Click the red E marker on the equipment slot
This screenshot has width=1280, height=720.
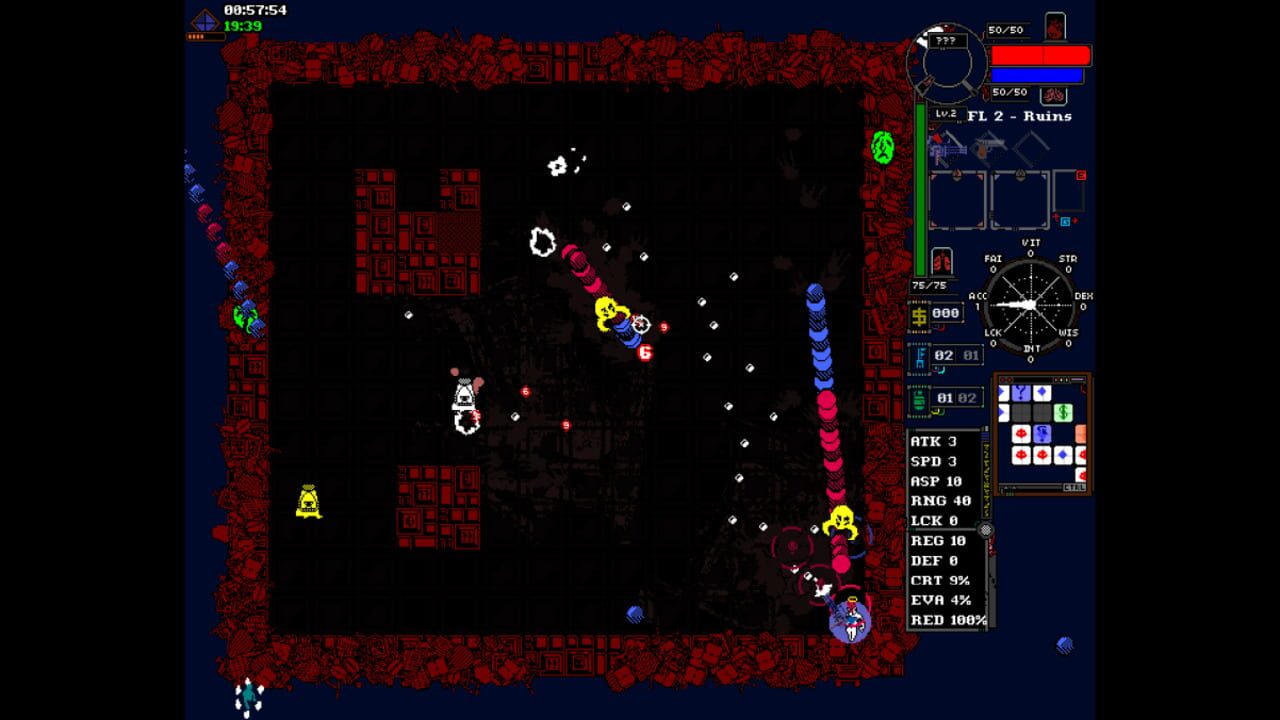(1082, 175)
